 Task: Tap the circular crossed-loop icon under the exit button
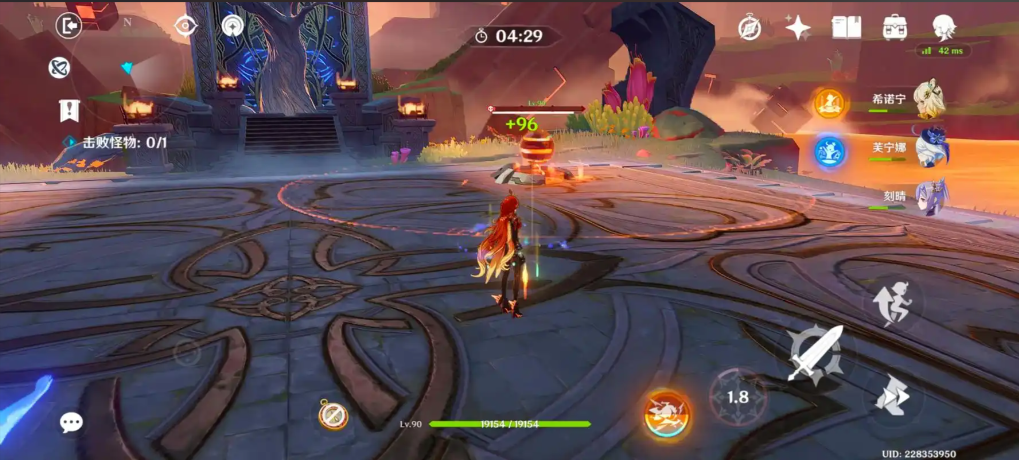[59, 68]
